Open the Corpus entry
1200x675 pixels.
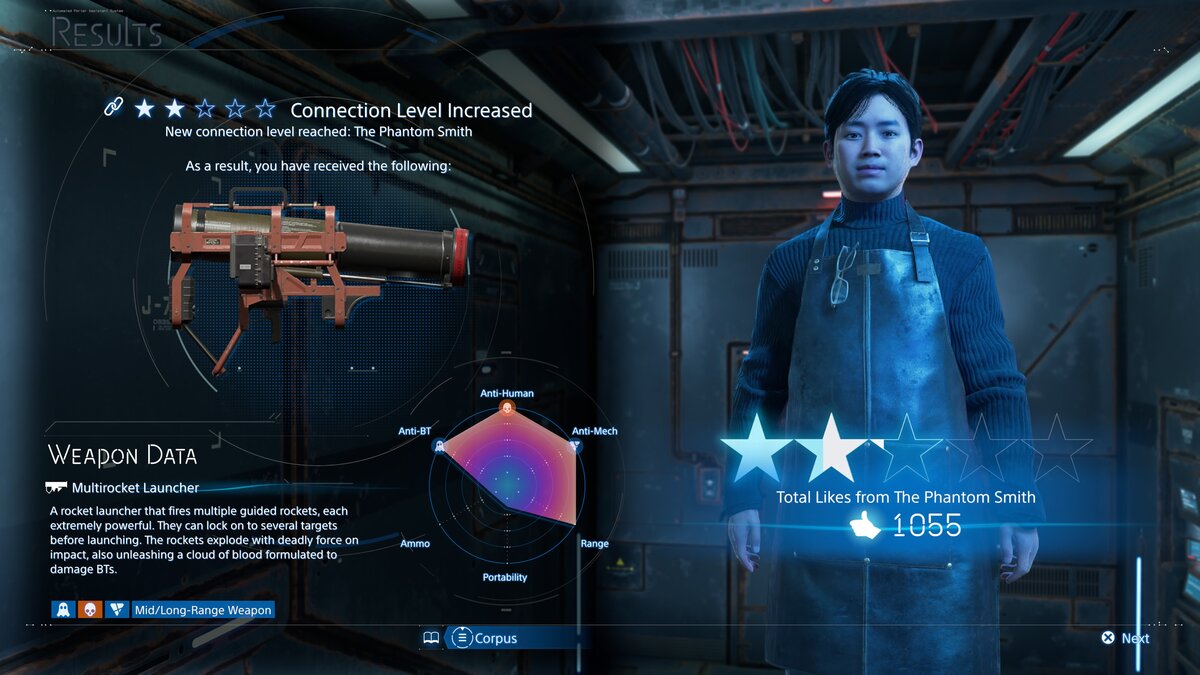click(484, 638)
